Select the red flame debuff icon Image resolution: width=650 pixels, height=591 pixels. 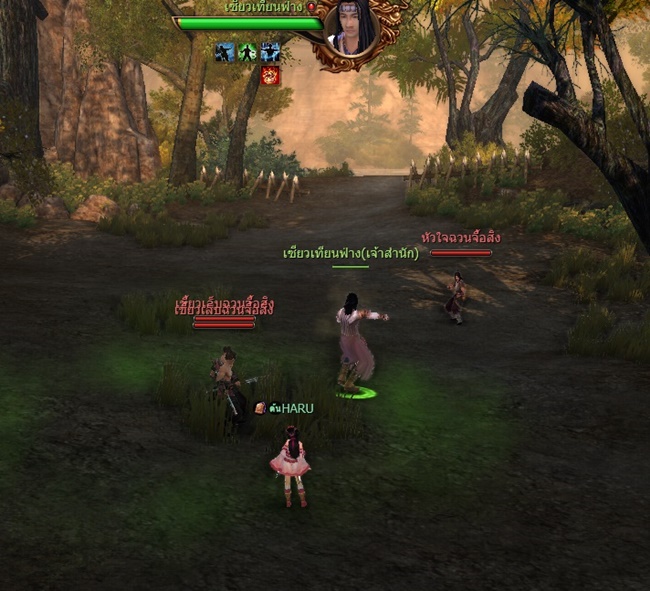(x=270, y=75)
